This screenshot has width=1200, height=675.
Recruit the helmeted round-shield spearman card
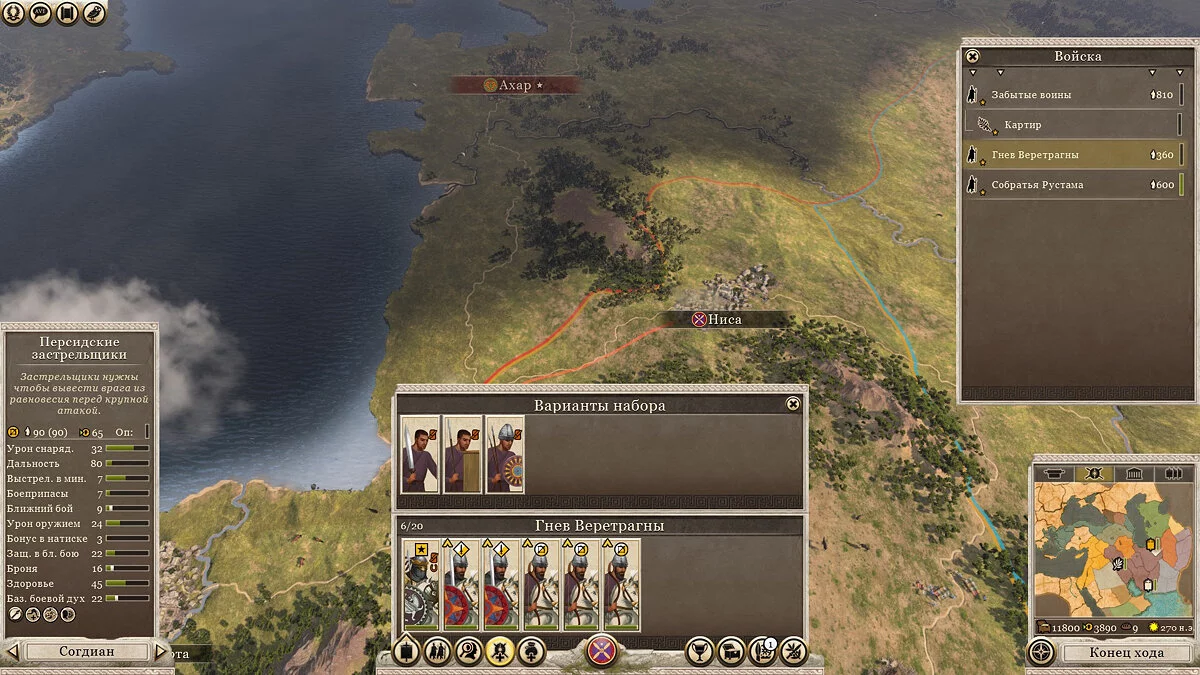click(x=505, y=454)
